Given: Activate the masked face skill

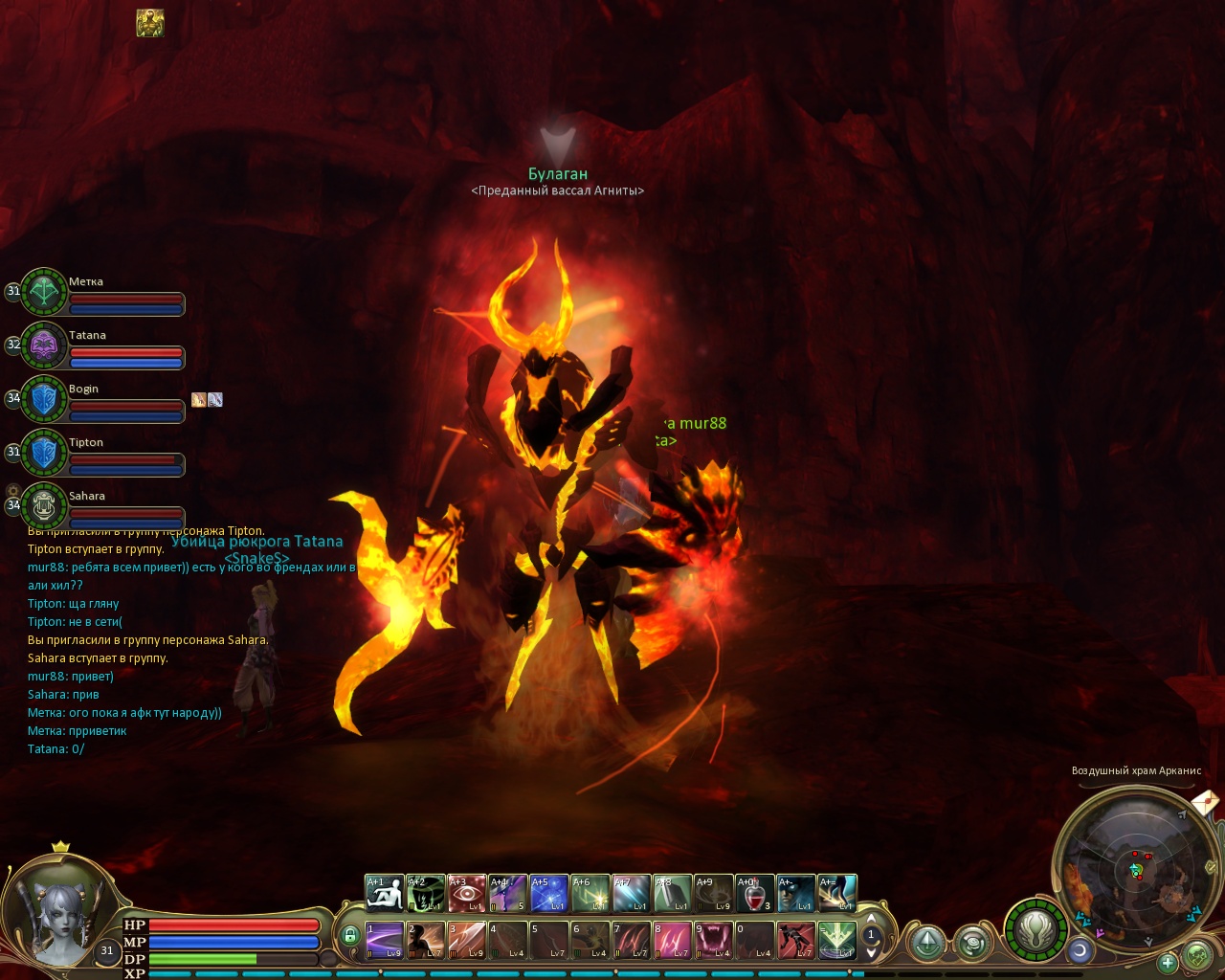Looking at the screenshot, I should [x=796, y=893].
